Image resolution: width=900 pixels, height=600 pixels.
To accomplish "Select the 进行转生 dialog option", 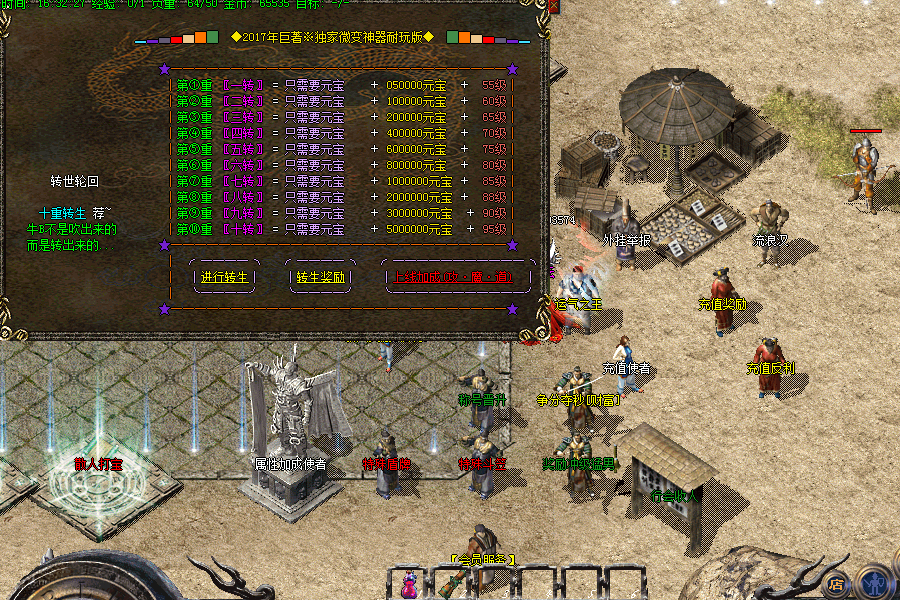I will 224,277.
